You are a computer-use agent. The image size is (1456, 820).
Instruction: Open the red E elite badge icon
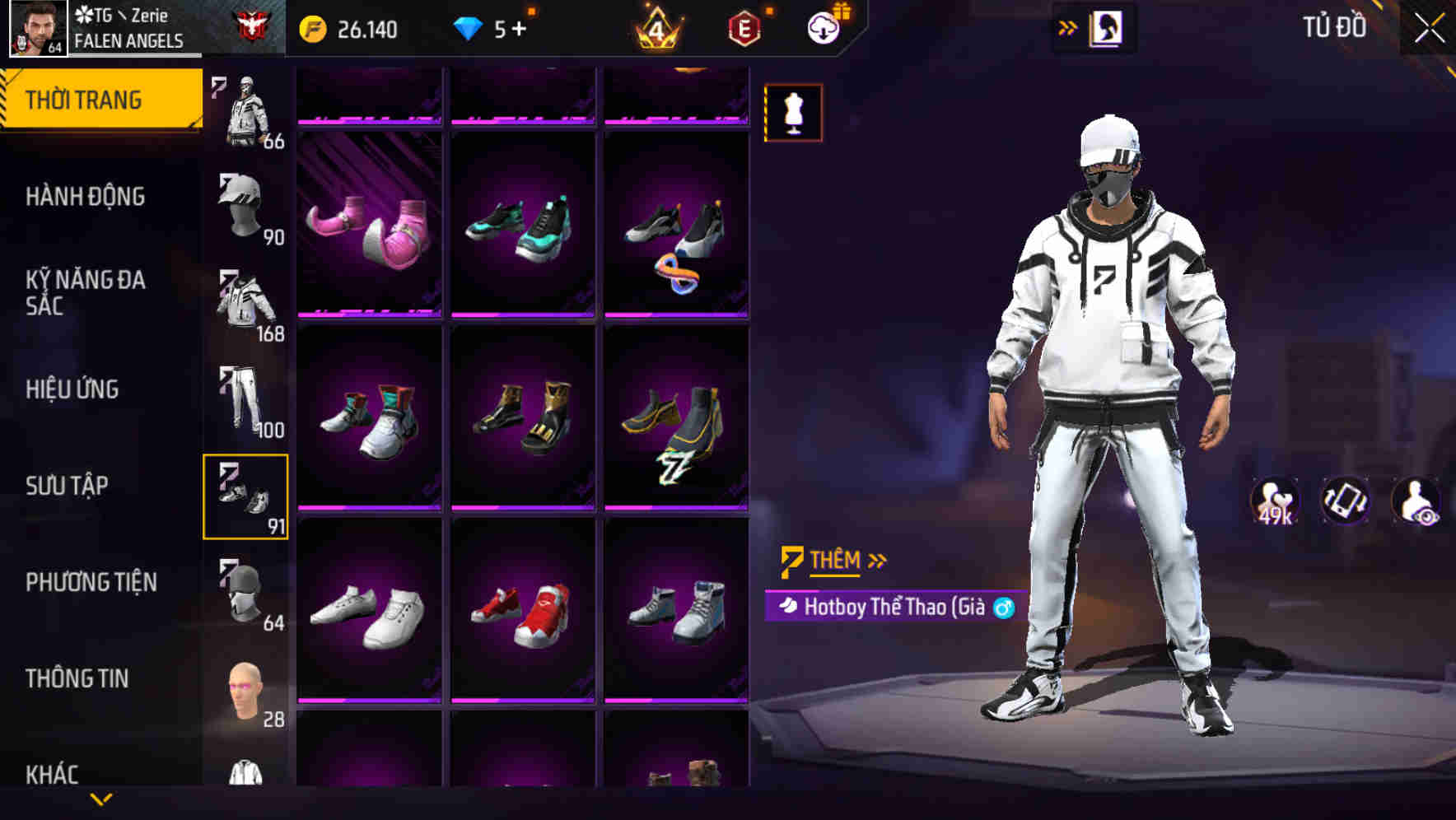[x=743, y=27]
